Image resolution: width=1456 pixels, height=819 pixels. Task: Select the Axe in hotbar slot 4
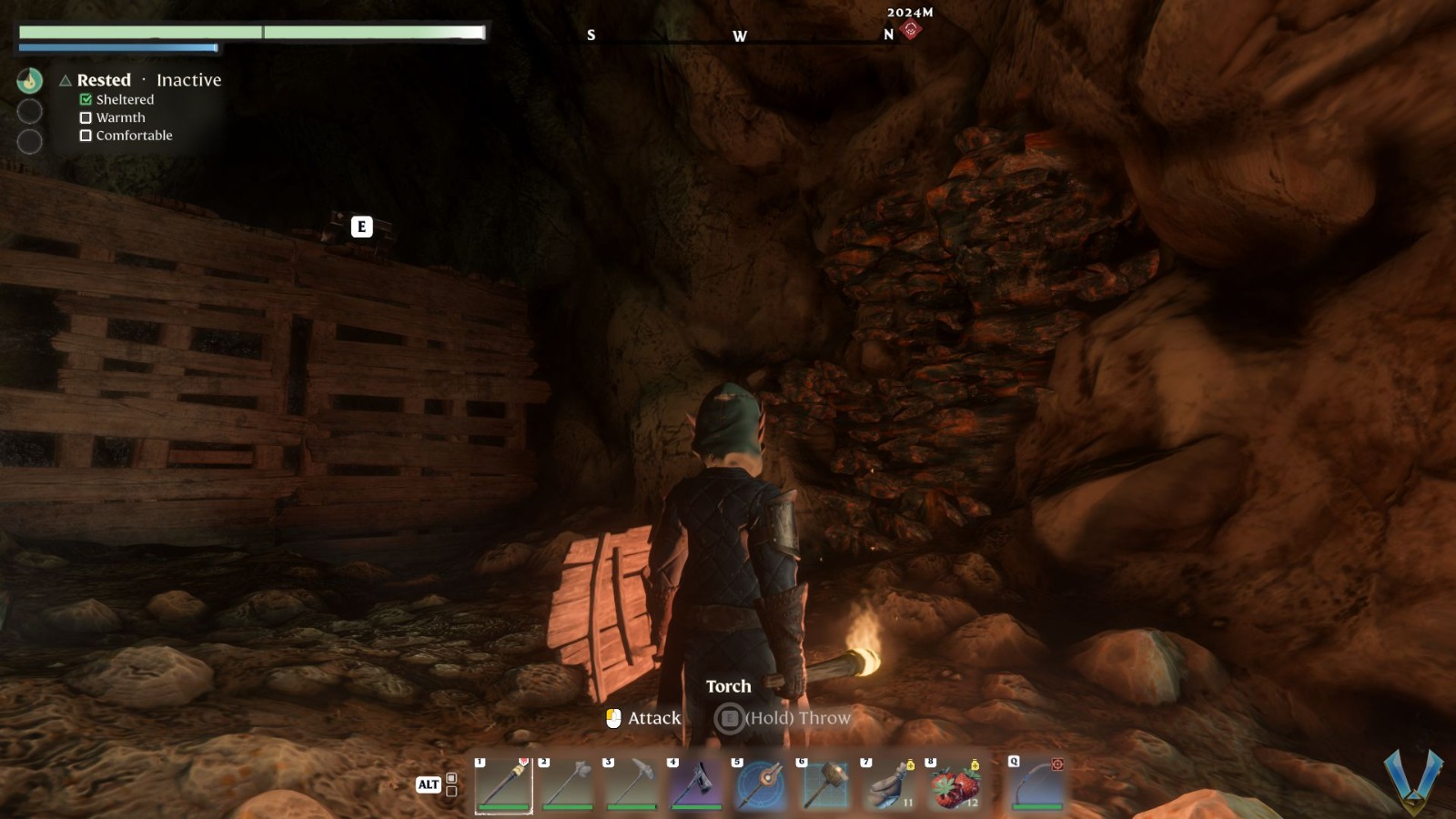pos(697,785)
